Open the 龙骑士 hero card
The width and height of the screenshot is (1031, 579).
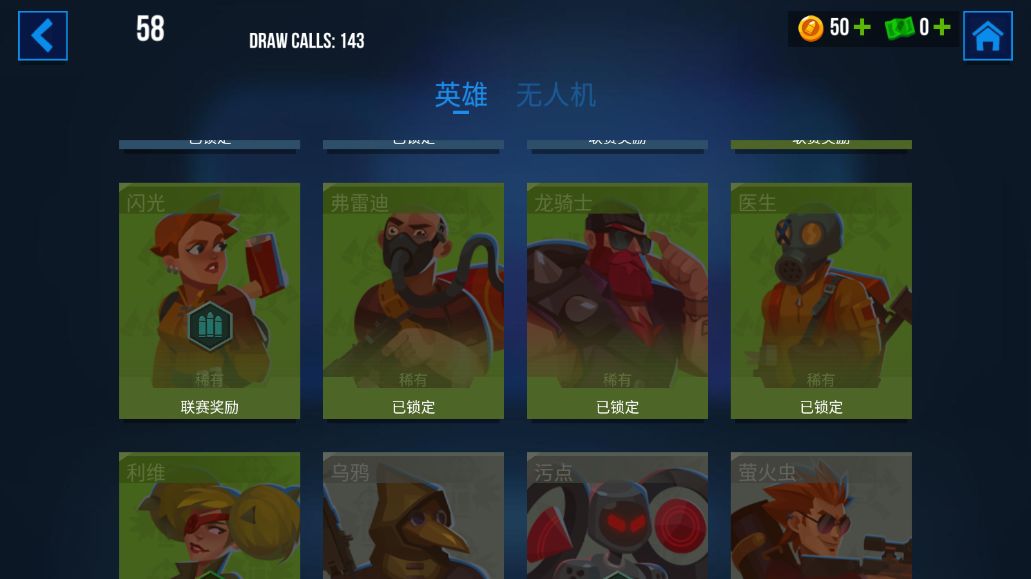tap(617, 300)
